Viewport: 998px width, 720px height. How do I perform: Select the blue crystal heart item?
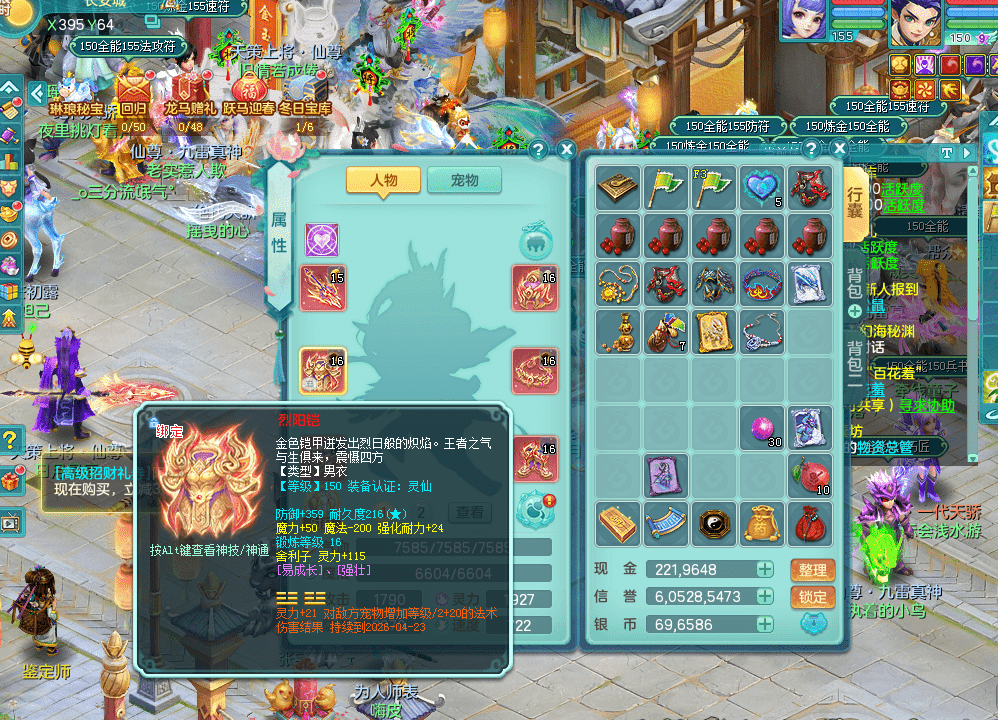coord(762,188)
